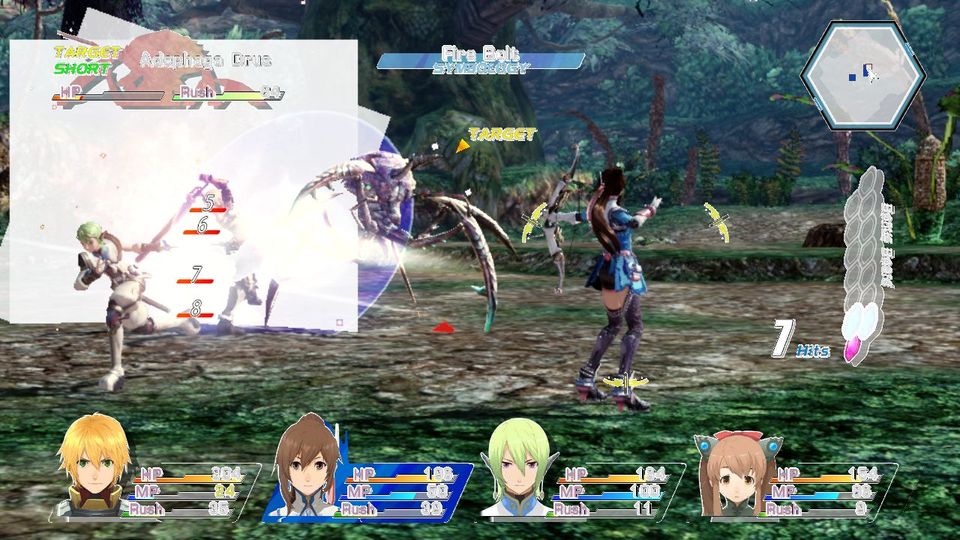
Task: Select the blonde swordsman's party portrait
Action: [94, 467]
